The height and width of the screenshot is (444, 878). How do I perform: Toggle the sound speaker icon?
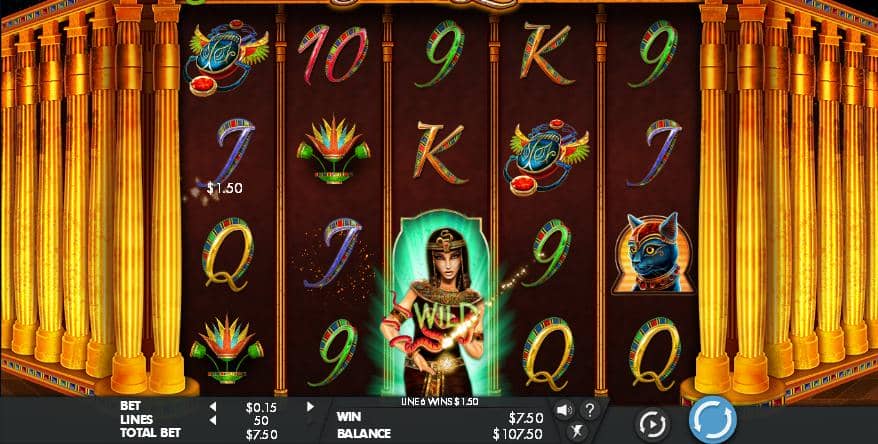click(x=564, y=409)
